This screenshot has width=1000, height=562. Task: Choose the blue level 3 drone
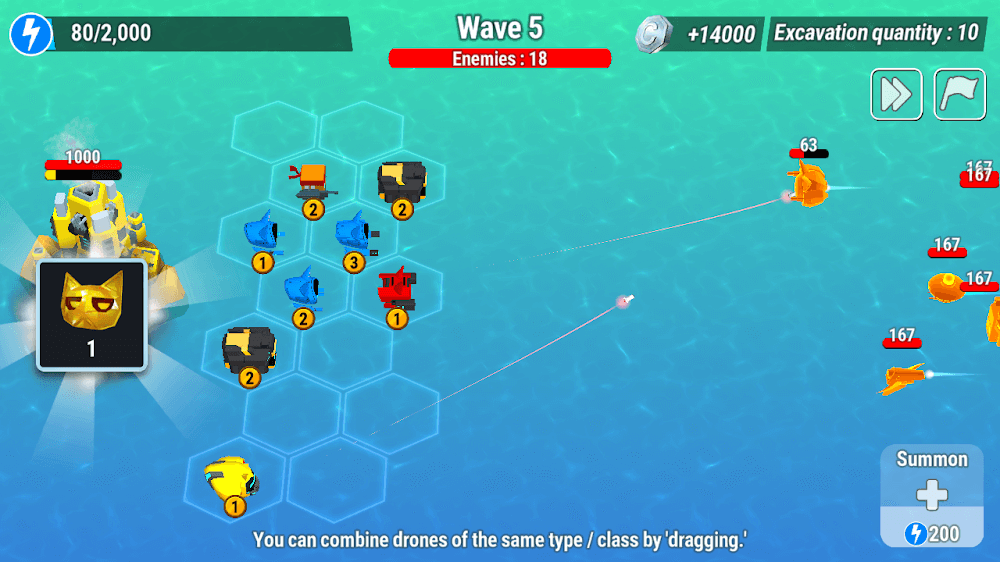pos(353,236)
